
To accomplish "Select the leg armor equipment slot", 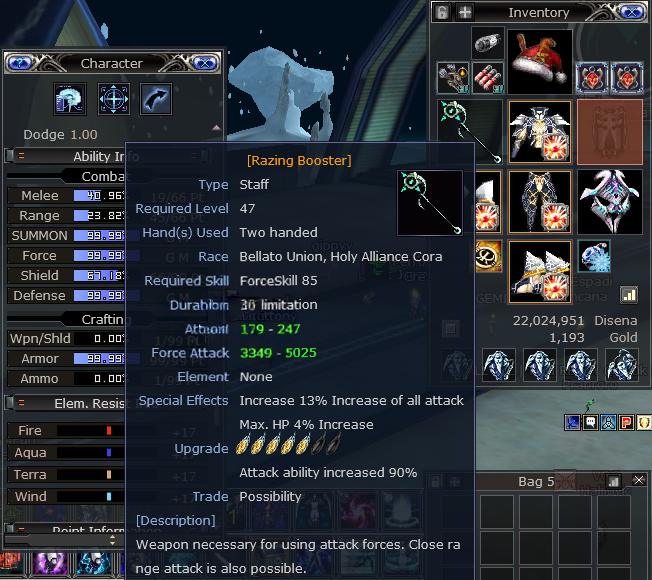I will coord(540,200).
